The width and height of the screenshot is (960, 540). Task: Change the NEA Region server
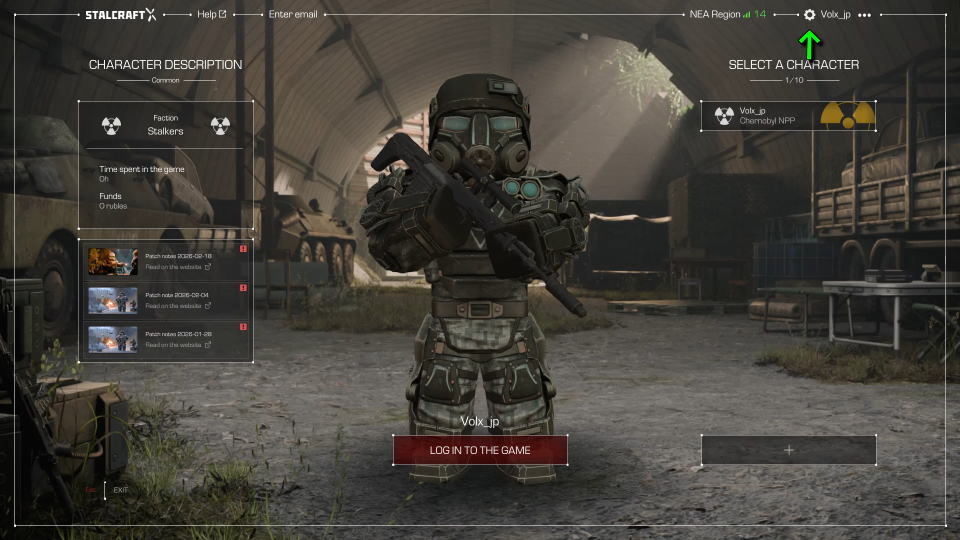coord(727,15)
